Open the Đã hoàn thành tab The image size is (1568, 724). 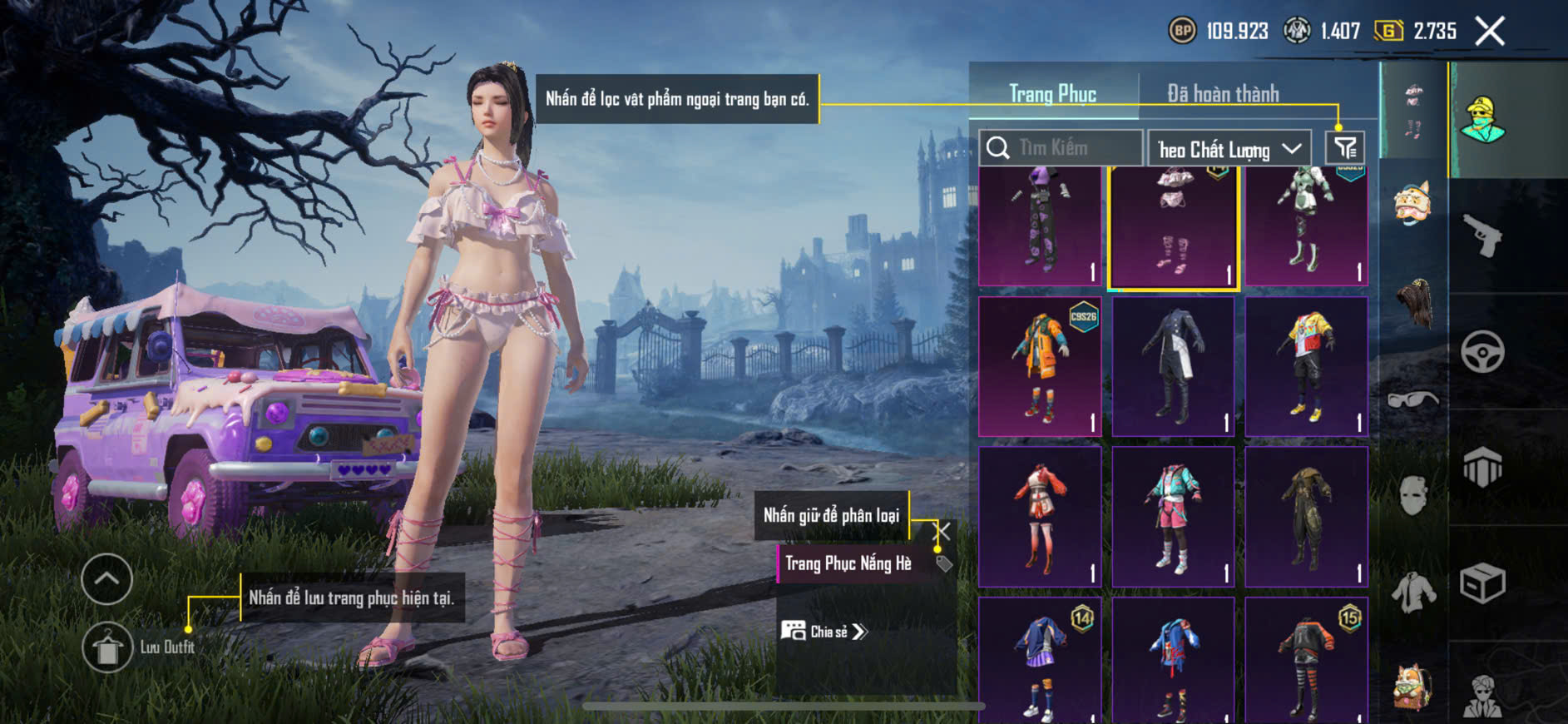(x=1222, y=93)
